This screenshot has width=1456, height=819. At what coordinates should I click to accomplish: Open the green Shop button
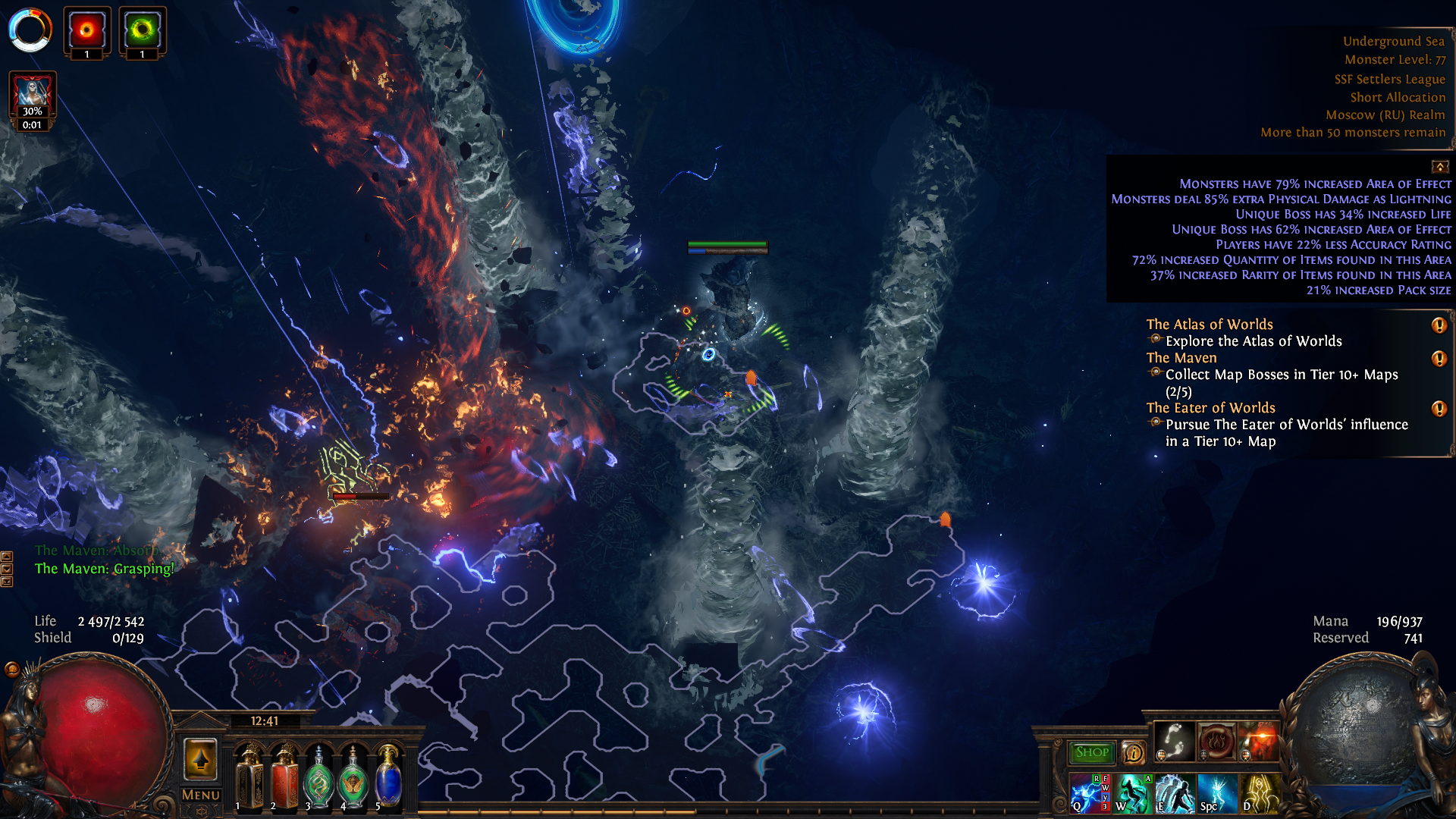1091,752
